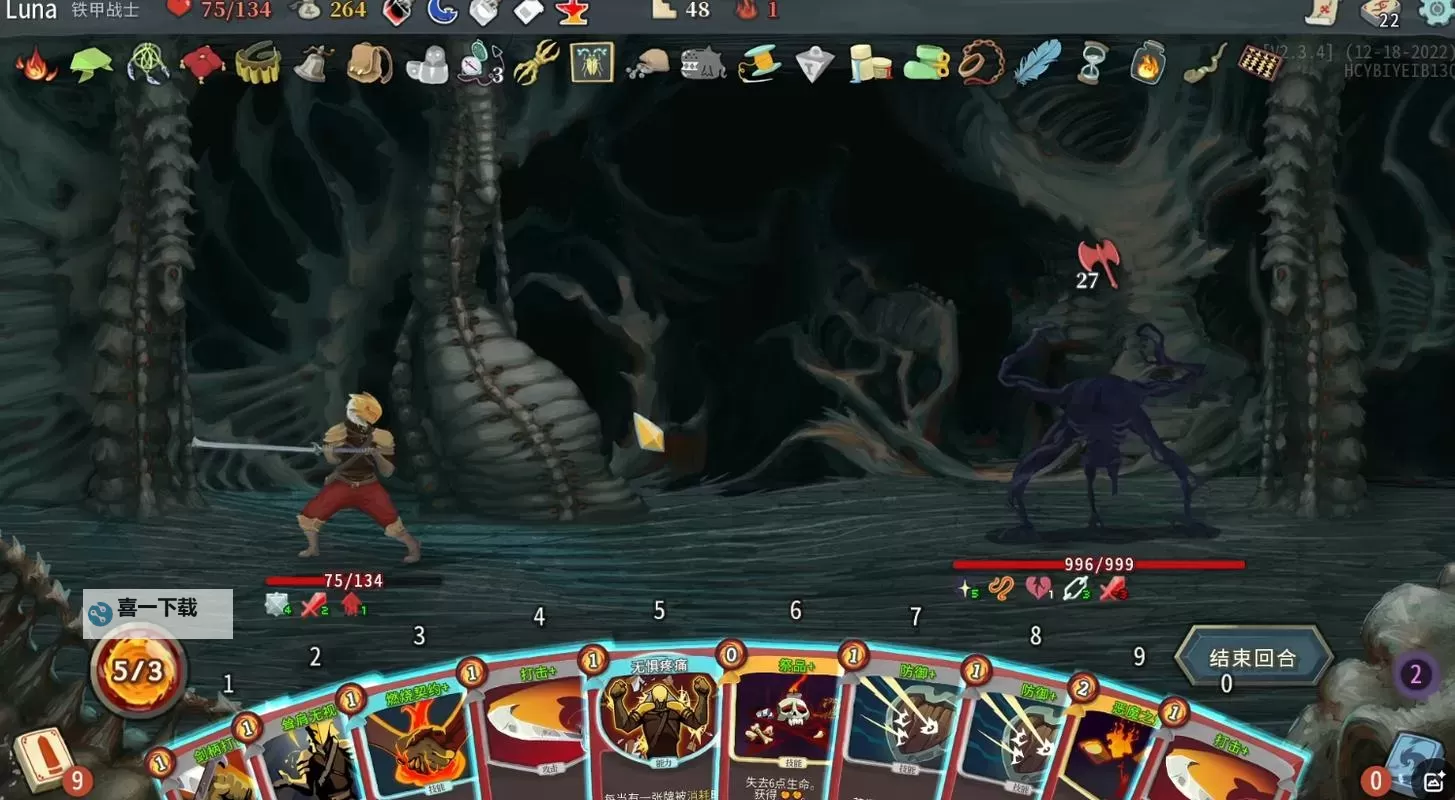Screen dimensions: 1455x800
Task: Examine the abacus relic
Action: point(1260,62)
